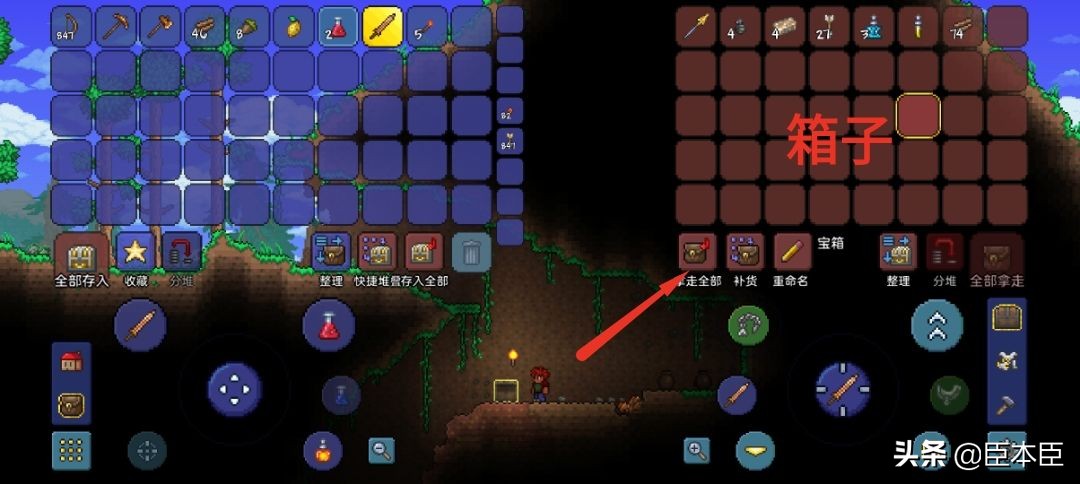The width and height of the screenshot is (1080, 484).
Task: Pick the lemon item slot
Action: [x=294, y=27]
